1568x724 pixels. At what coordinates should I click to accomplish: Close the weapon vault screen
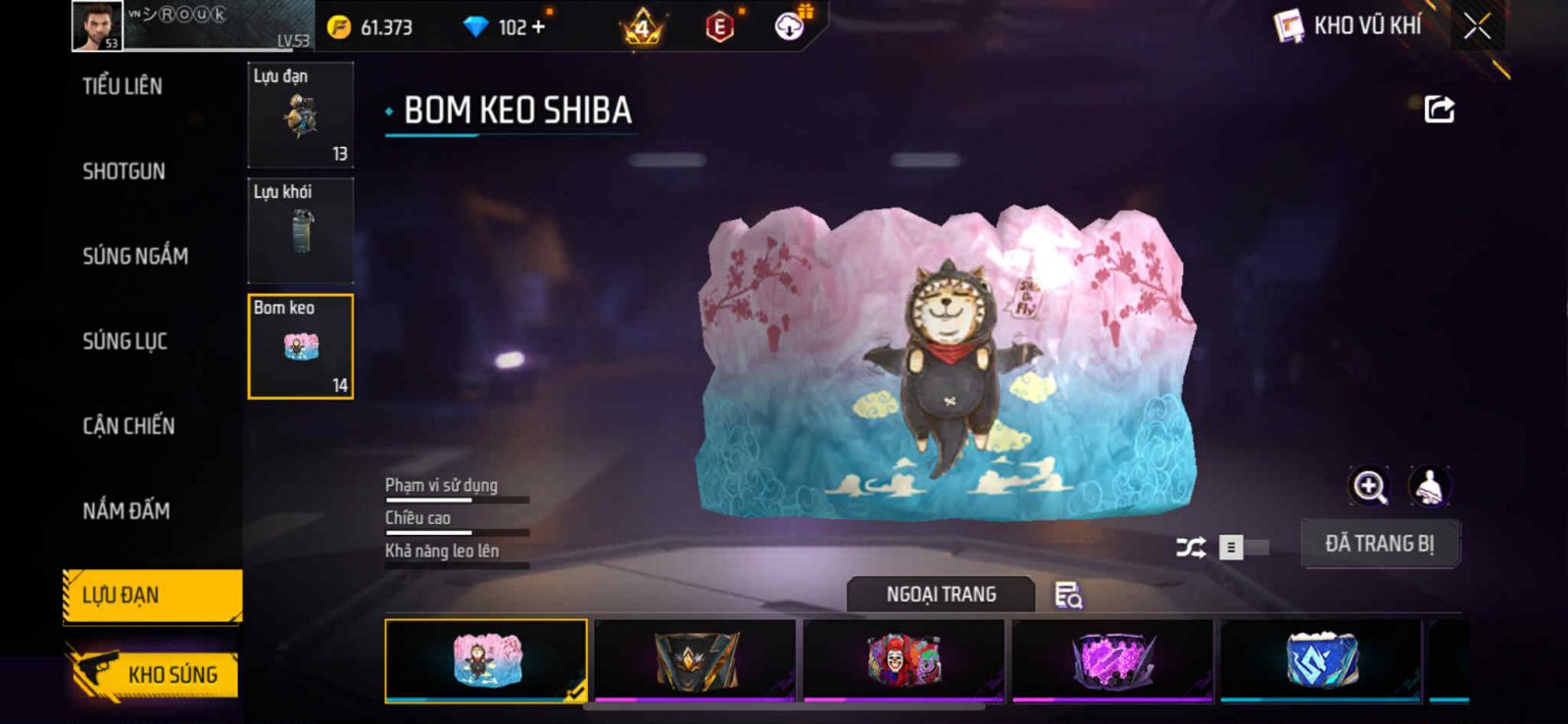coord(1477,26)
